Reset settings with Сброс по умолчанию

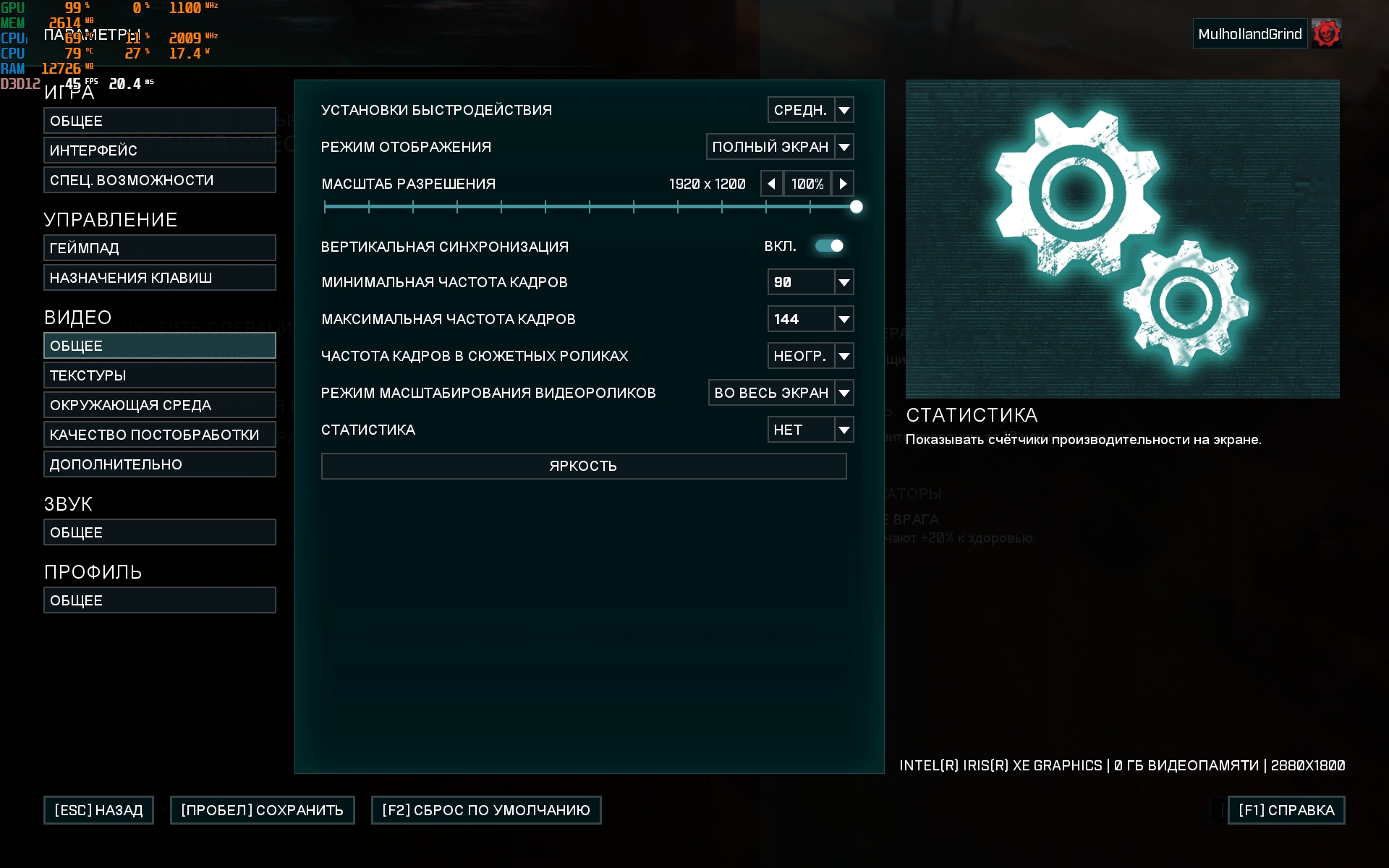click(485, 810)
